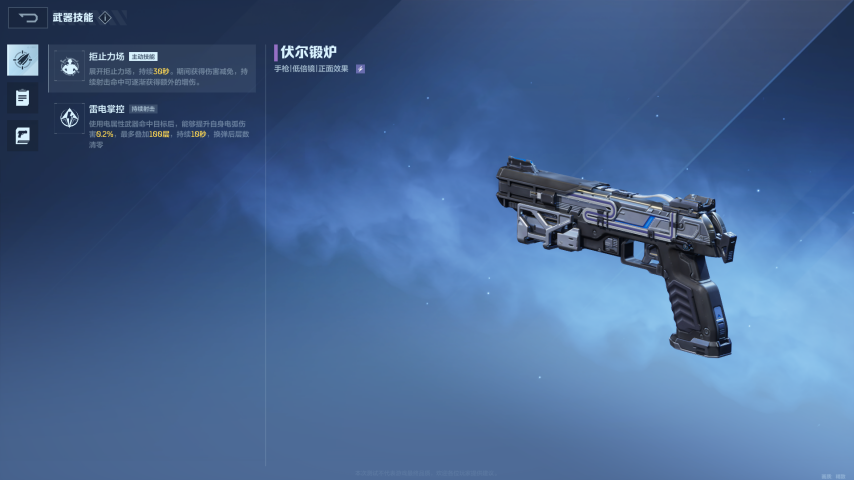This screenshot has width=854, height=480.
Task: Open the weapon skills info icon
Action: tap(105, 18)
